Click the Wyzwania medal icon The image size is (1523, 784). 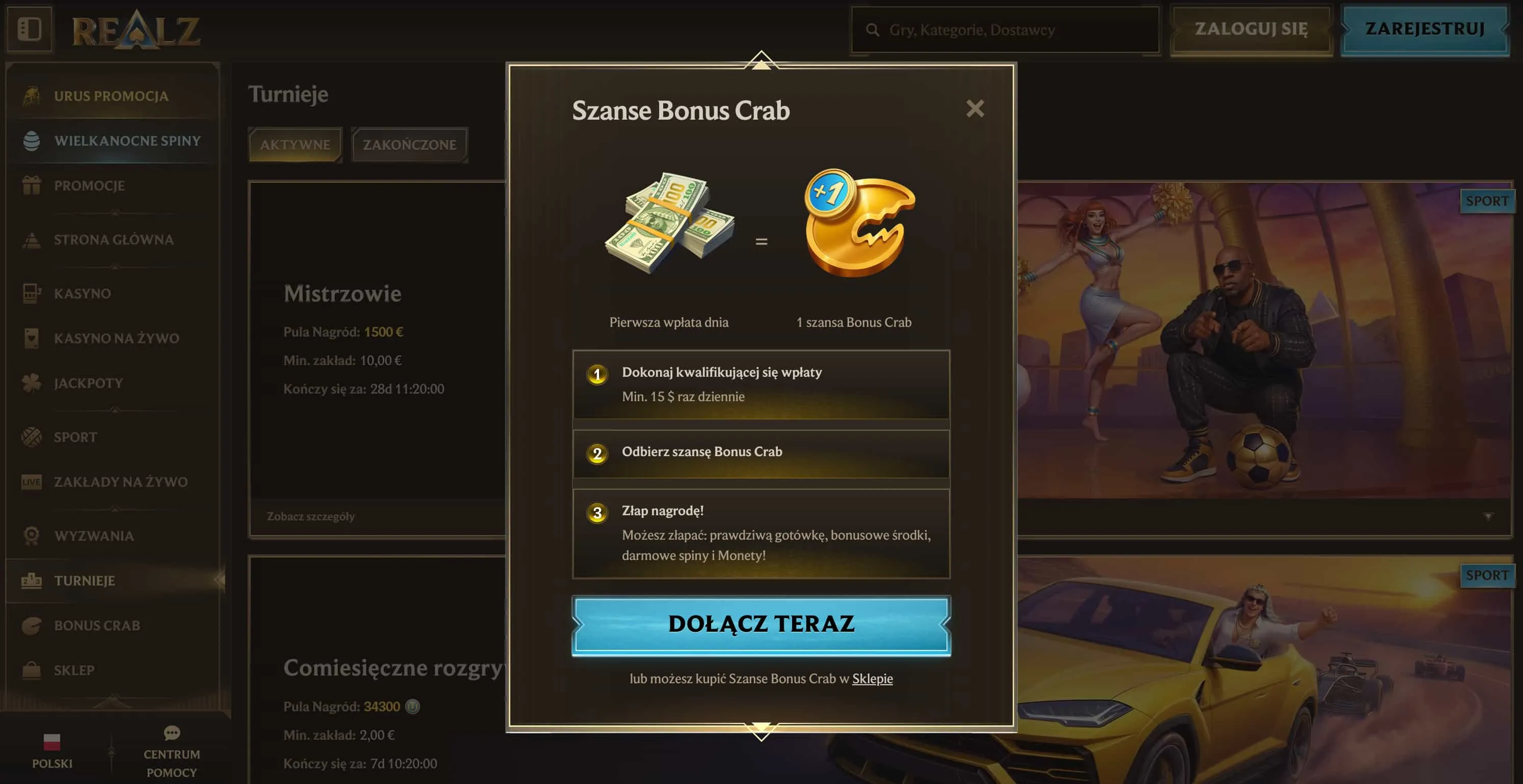(x=33, y=535)
